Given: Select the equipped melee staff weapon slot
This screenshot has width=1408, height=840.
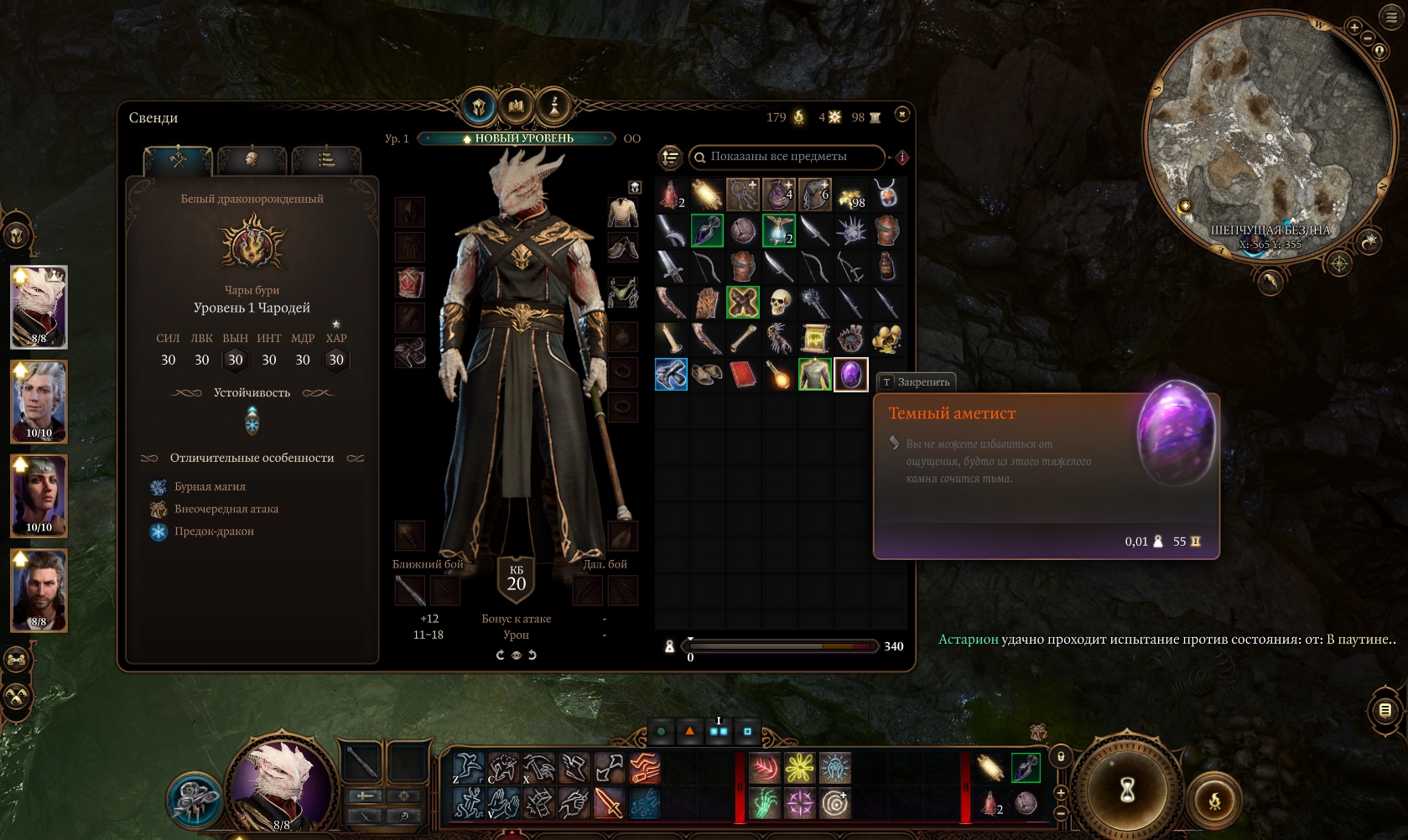Looking at the screenshot, I should (409, 590).
